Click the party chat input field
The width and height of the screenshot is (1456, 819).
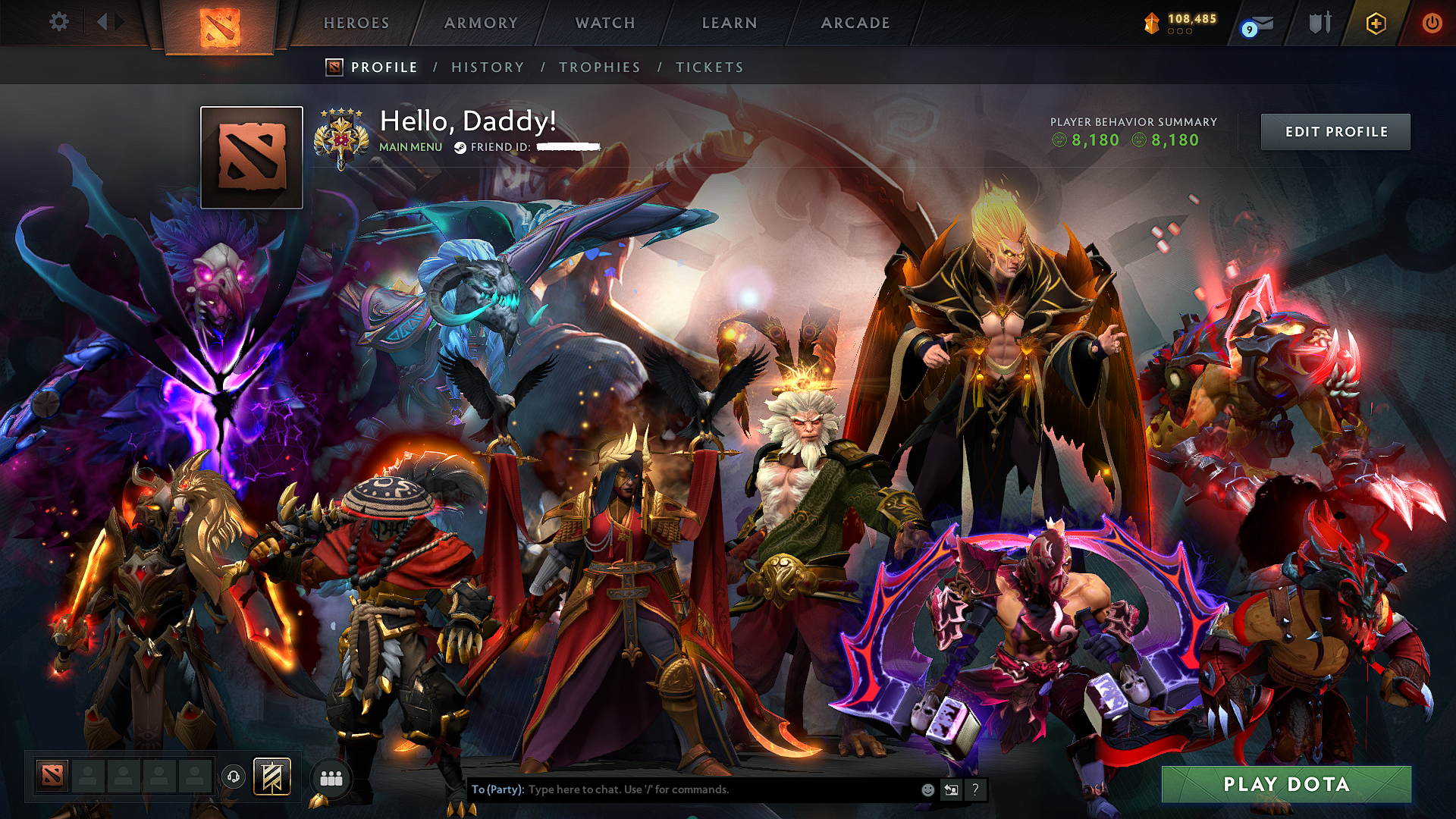click(720, 789)
